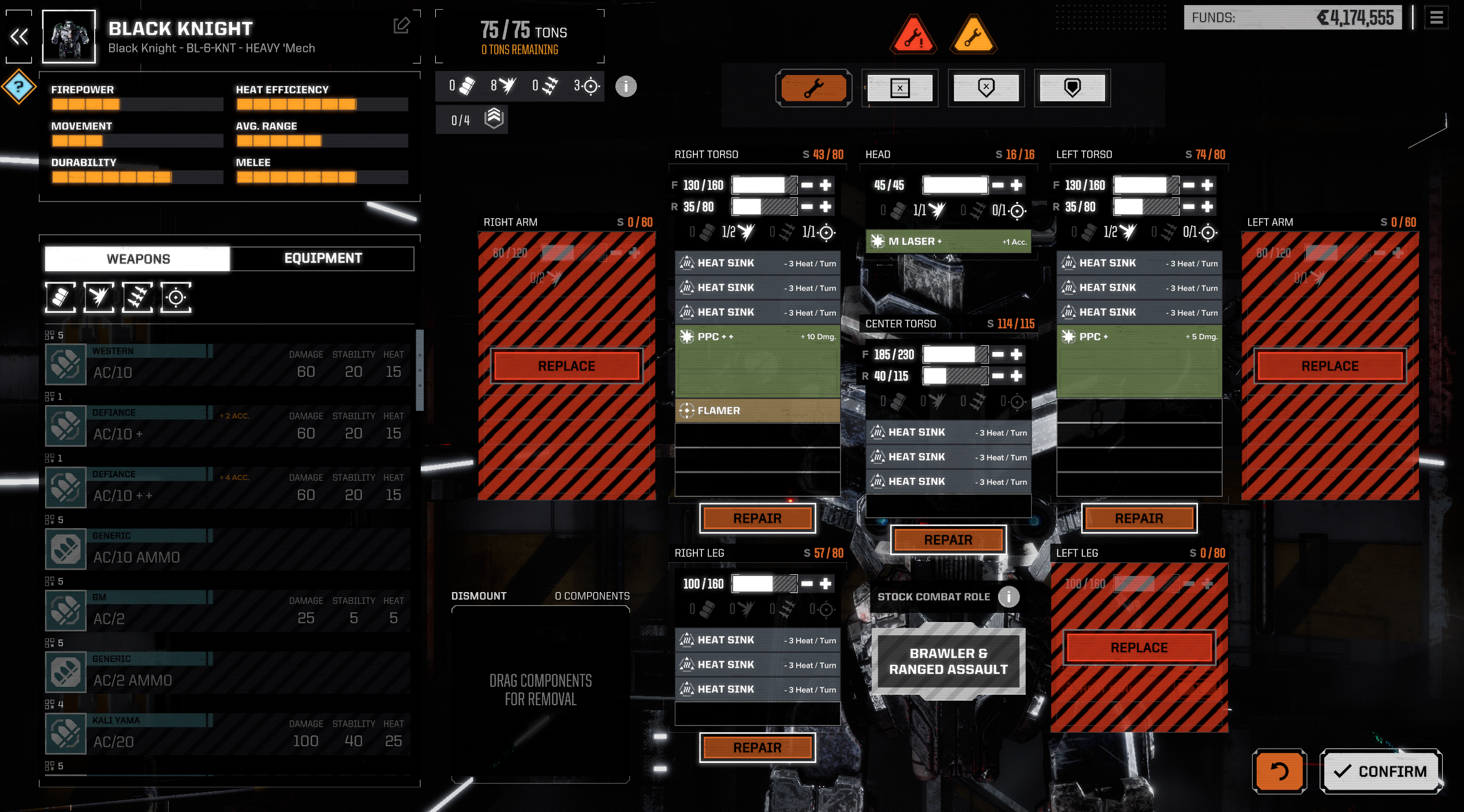Viewport: 1464px width, 812px height.
Task: Switch to the EQUIPMENT tab
Action: [x=322, y=258]
